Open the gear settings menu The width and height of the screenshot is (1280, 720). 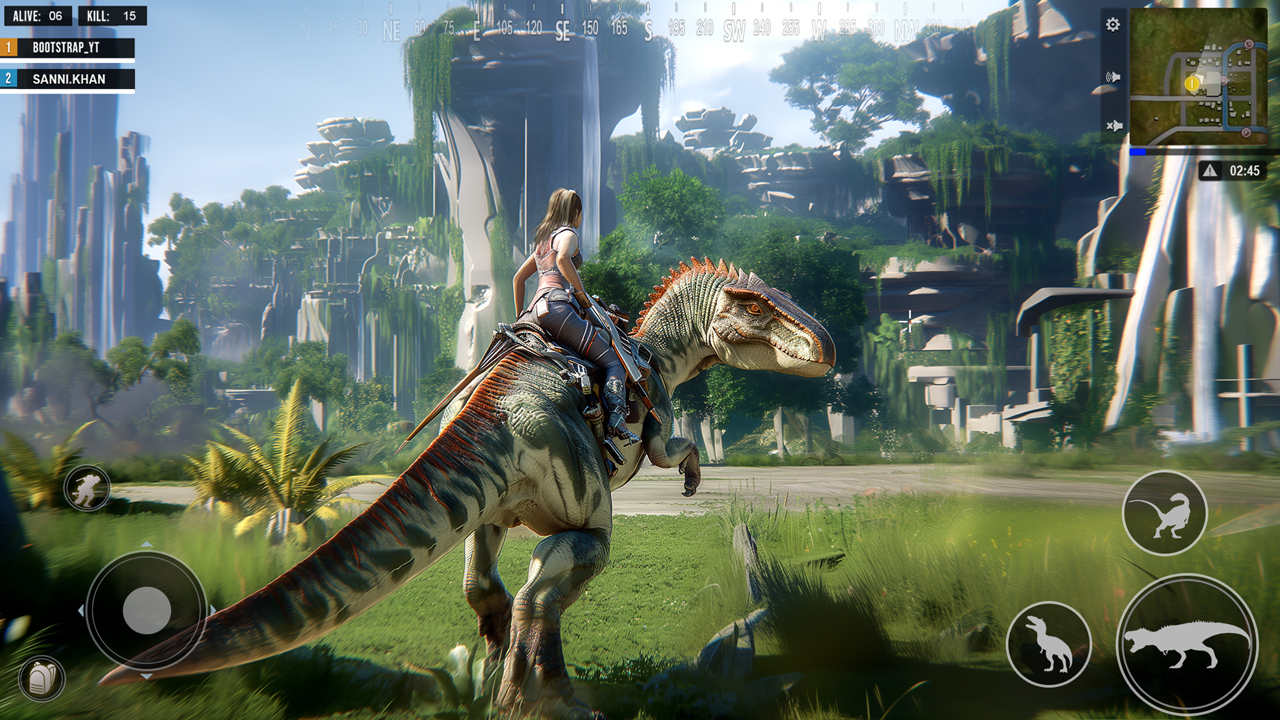click(x=1113, y=24)
